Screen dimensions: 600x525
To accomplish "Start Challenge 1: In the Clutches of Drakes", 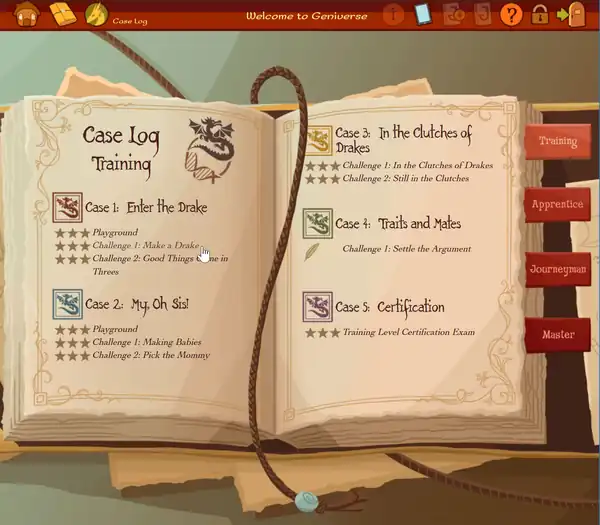I will tap(417, 165).
